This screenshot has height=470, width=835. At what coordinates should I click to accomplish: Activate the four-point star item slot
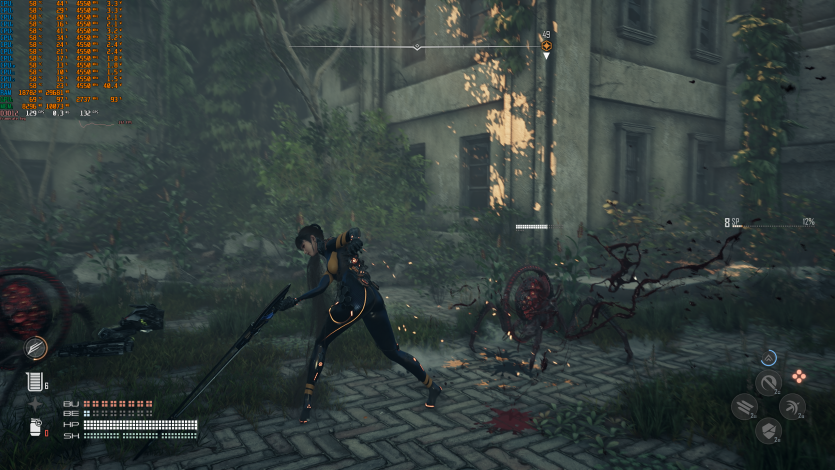pos(36,404)
